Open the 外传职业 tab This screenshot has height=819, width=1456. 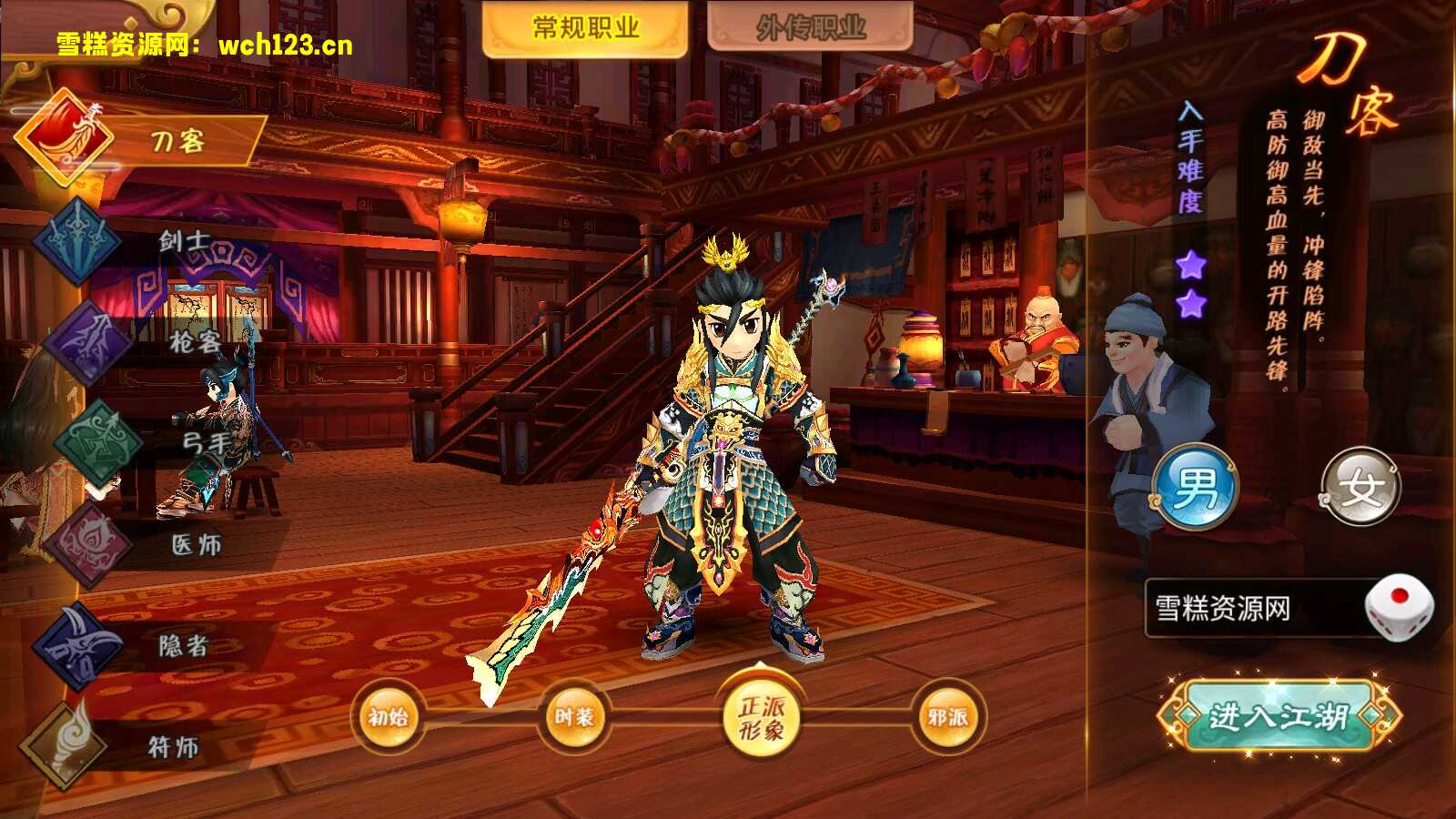point(810,28)
